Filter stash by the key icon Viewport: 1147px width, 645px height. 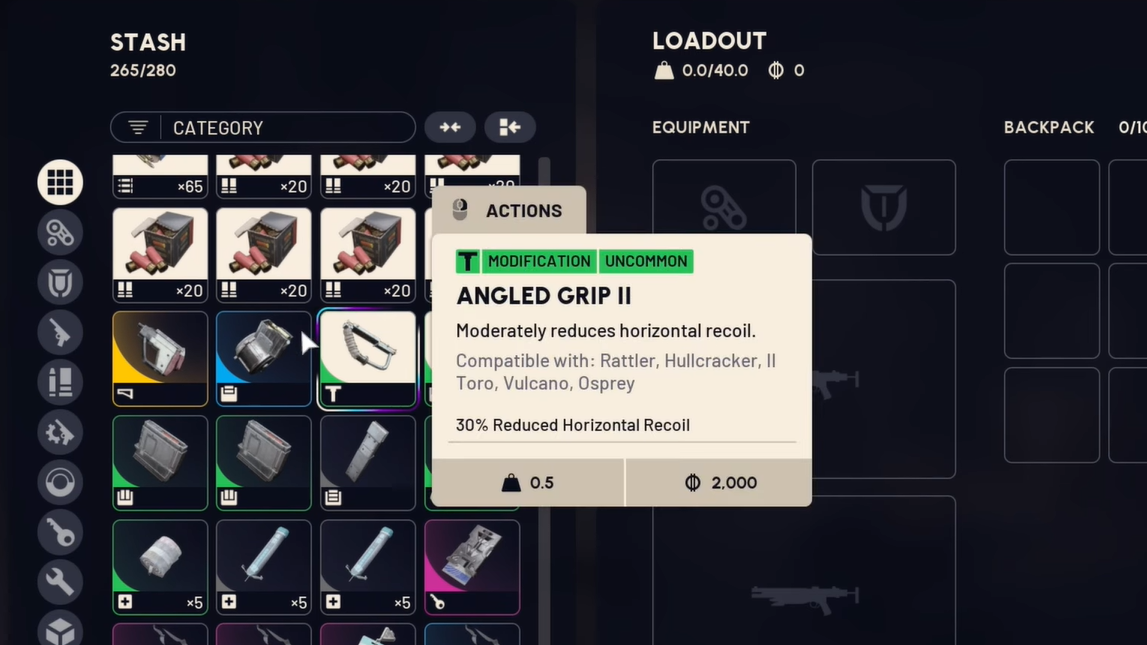point(60,532)
